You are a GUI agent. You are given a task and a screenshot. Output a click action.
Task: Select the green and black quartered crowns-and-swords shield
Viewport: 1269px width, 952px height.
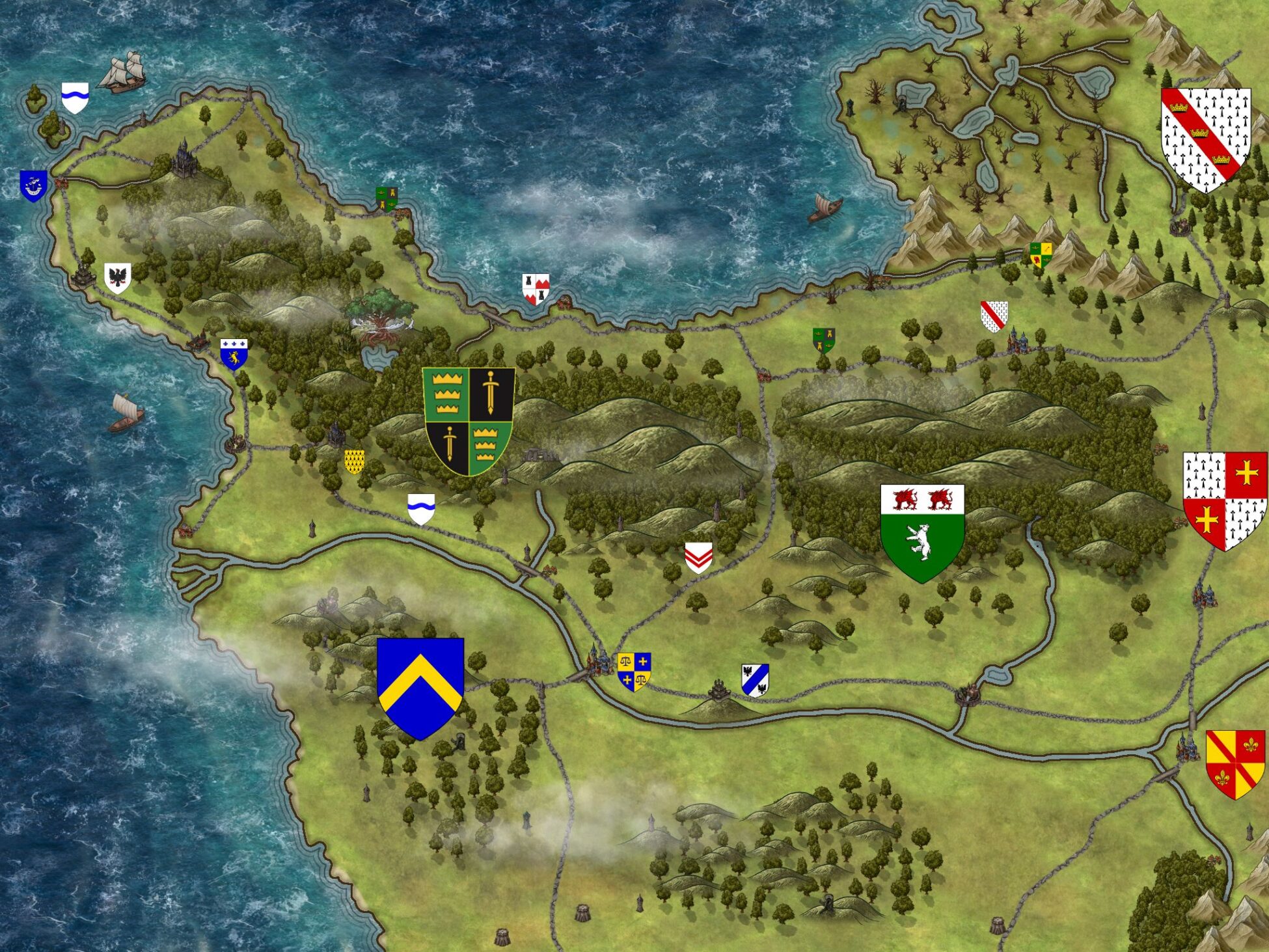[x=469, y=420]
